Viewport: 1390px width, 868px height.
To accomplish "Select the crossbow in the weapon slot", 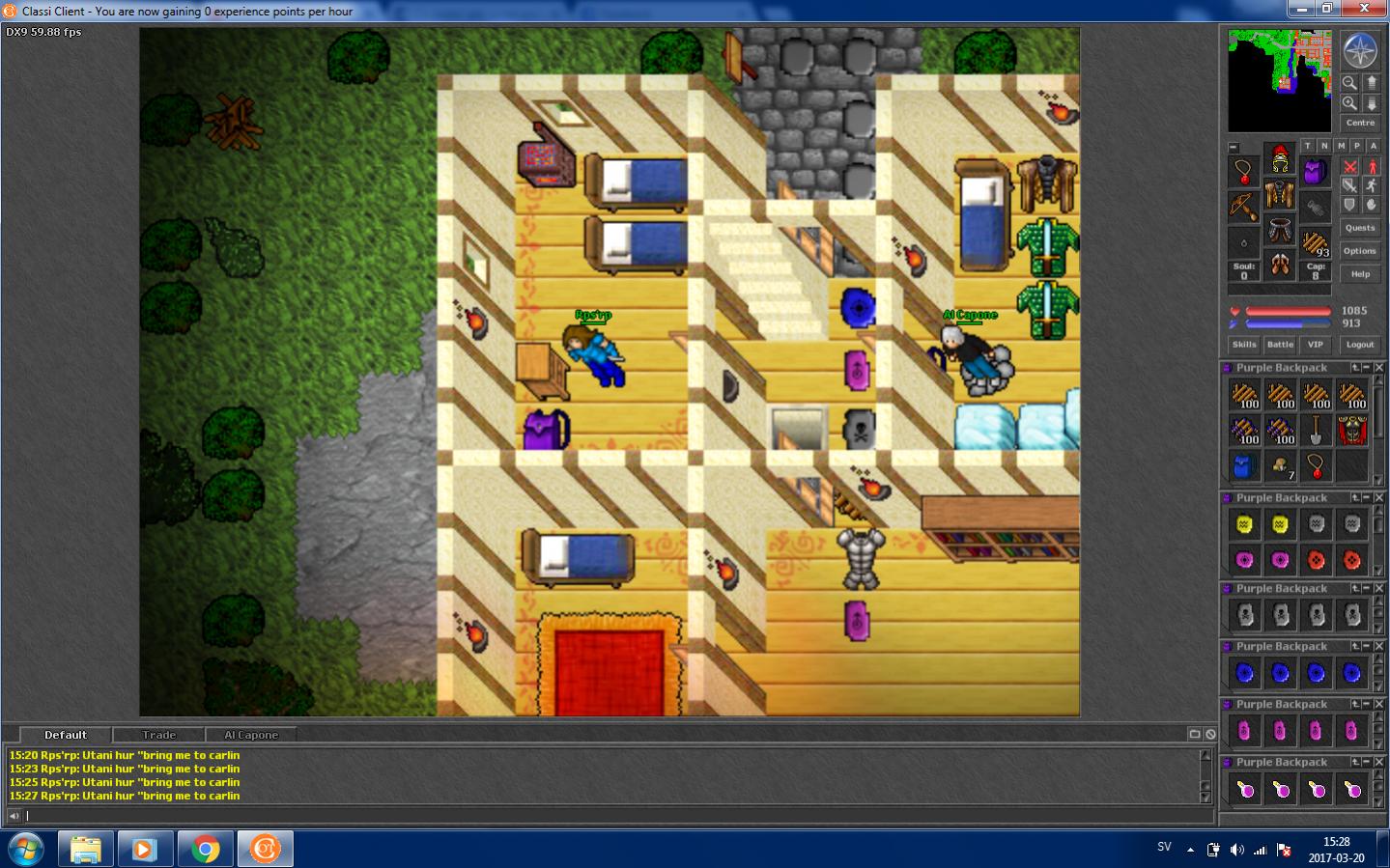I will pyautogui.click(x=1244, y=206).
